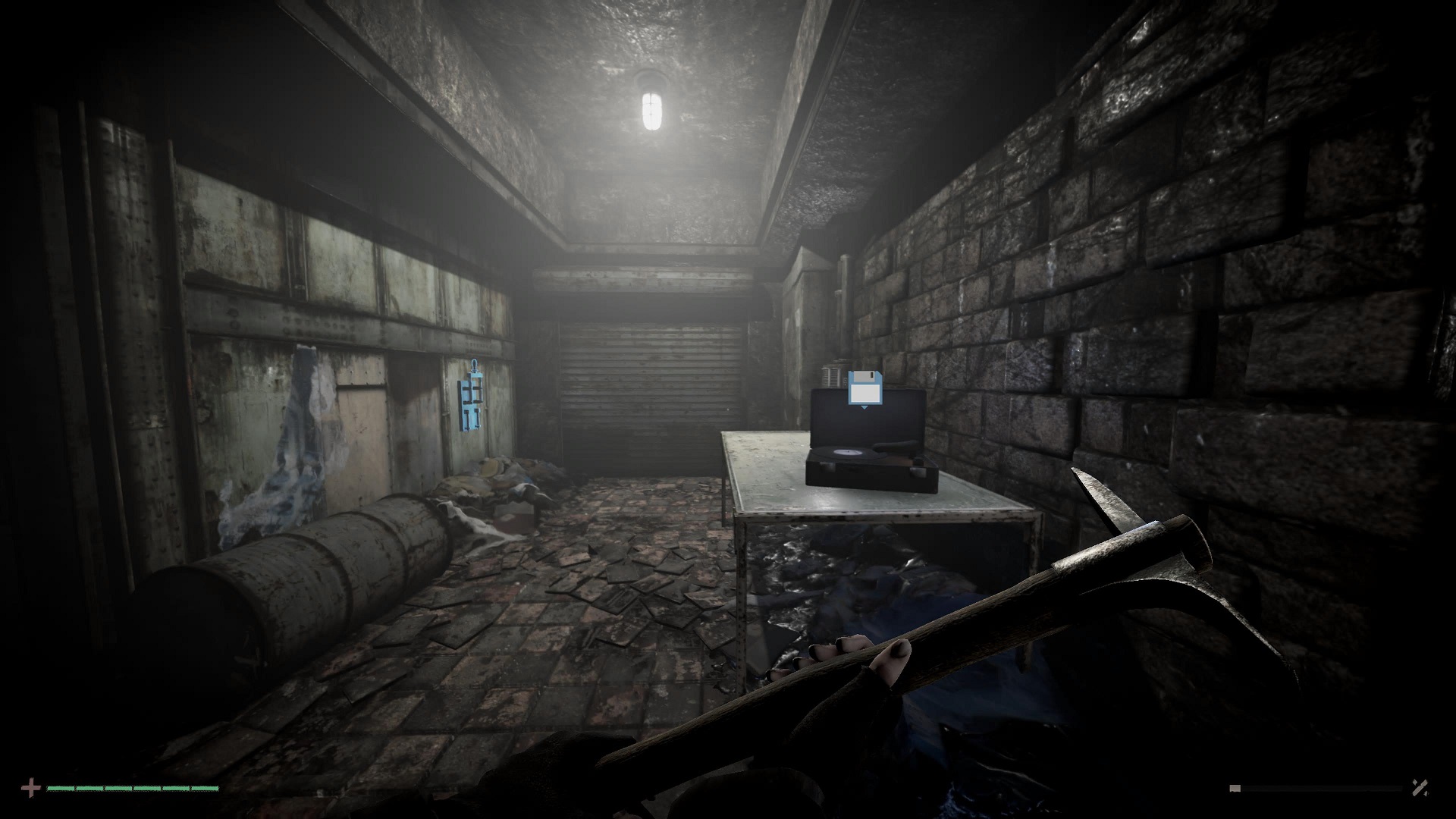This screenshot has height=819, width=1456.
Task: Click the health cross icon
Action: [x=31, y=789]
